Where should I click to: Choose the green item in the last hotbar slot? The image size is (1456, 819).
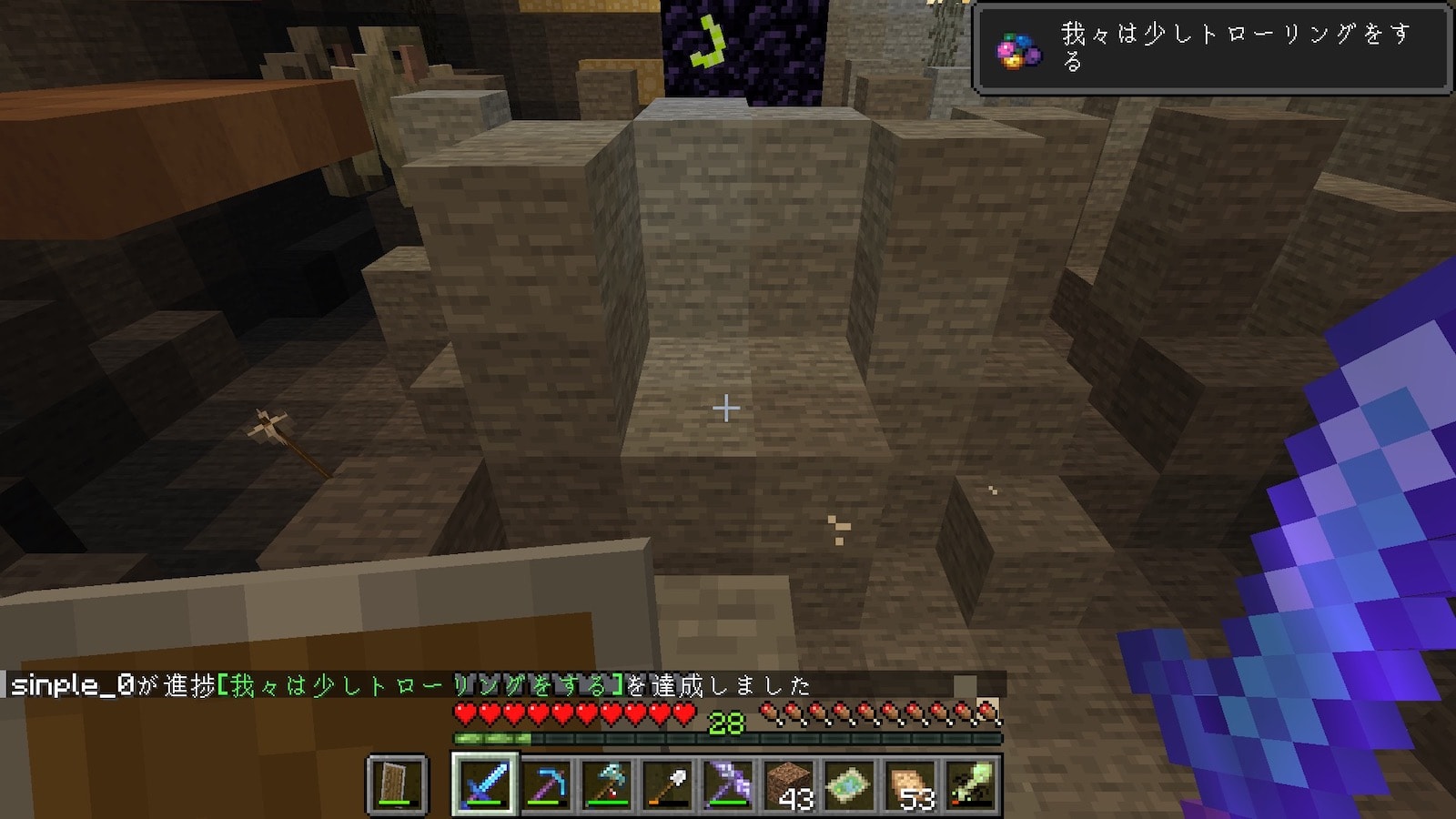click(x=973, y=784)
